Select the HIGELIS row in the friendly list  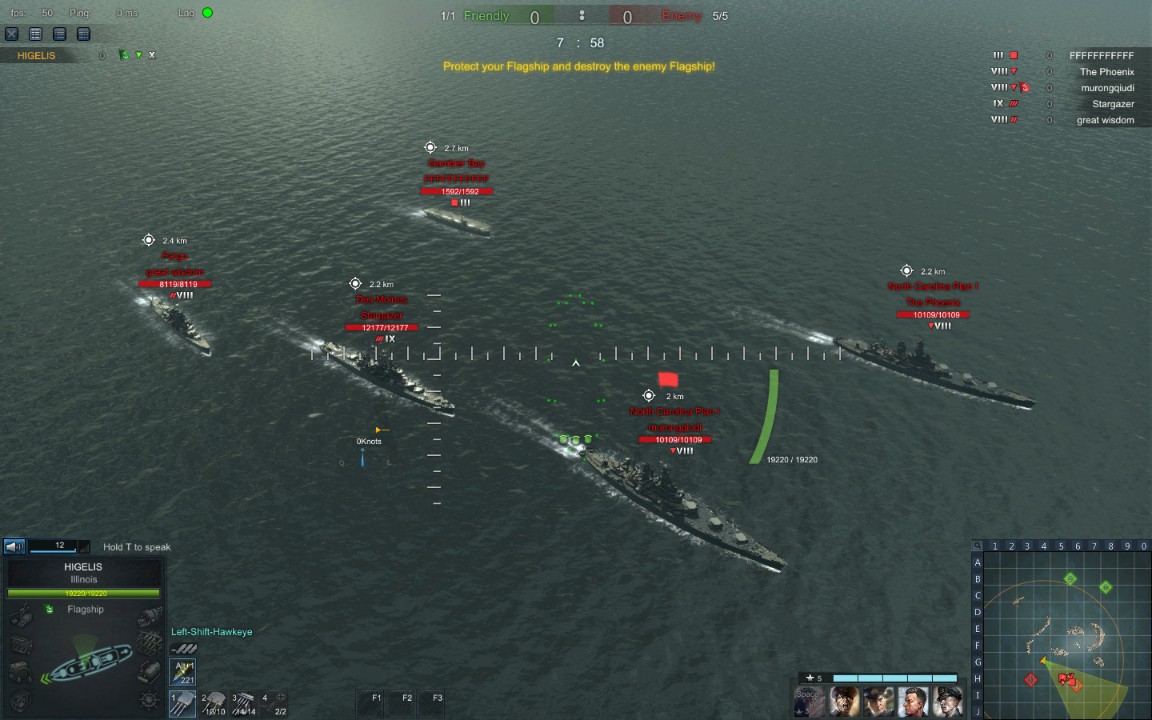(x=41, y=56)
